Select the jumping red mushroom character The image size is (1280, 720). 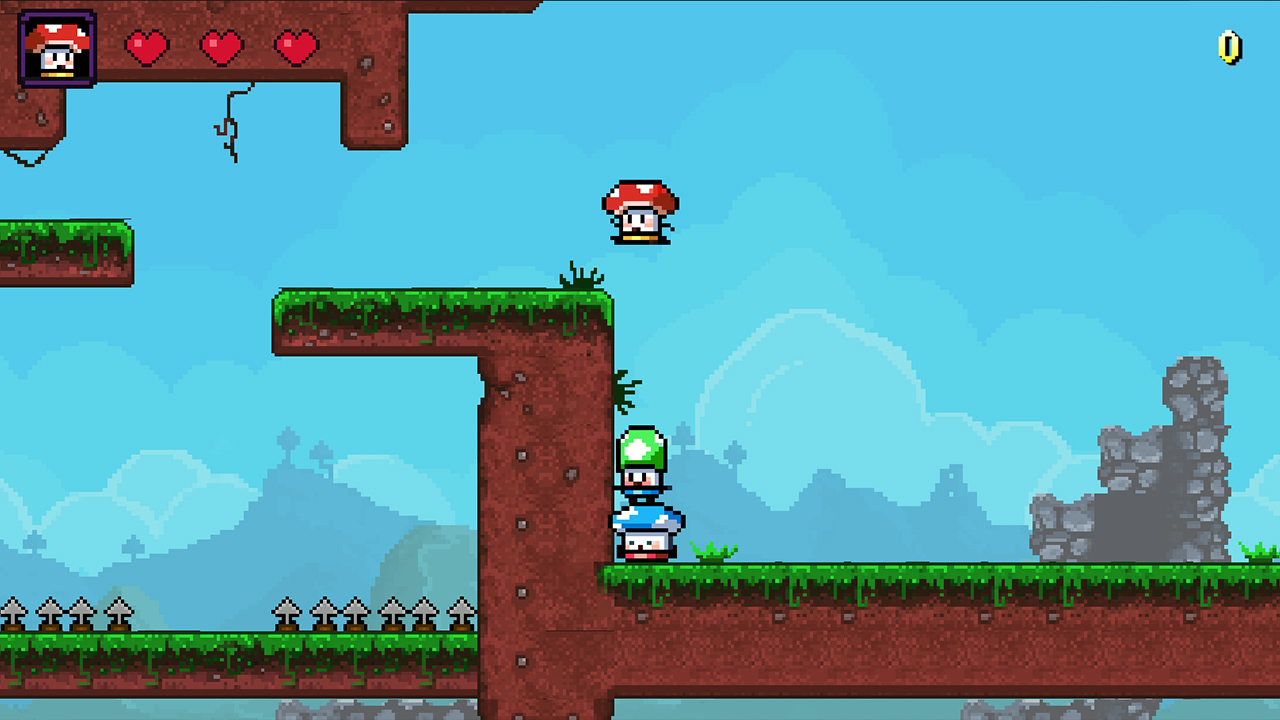pos(638,212)
